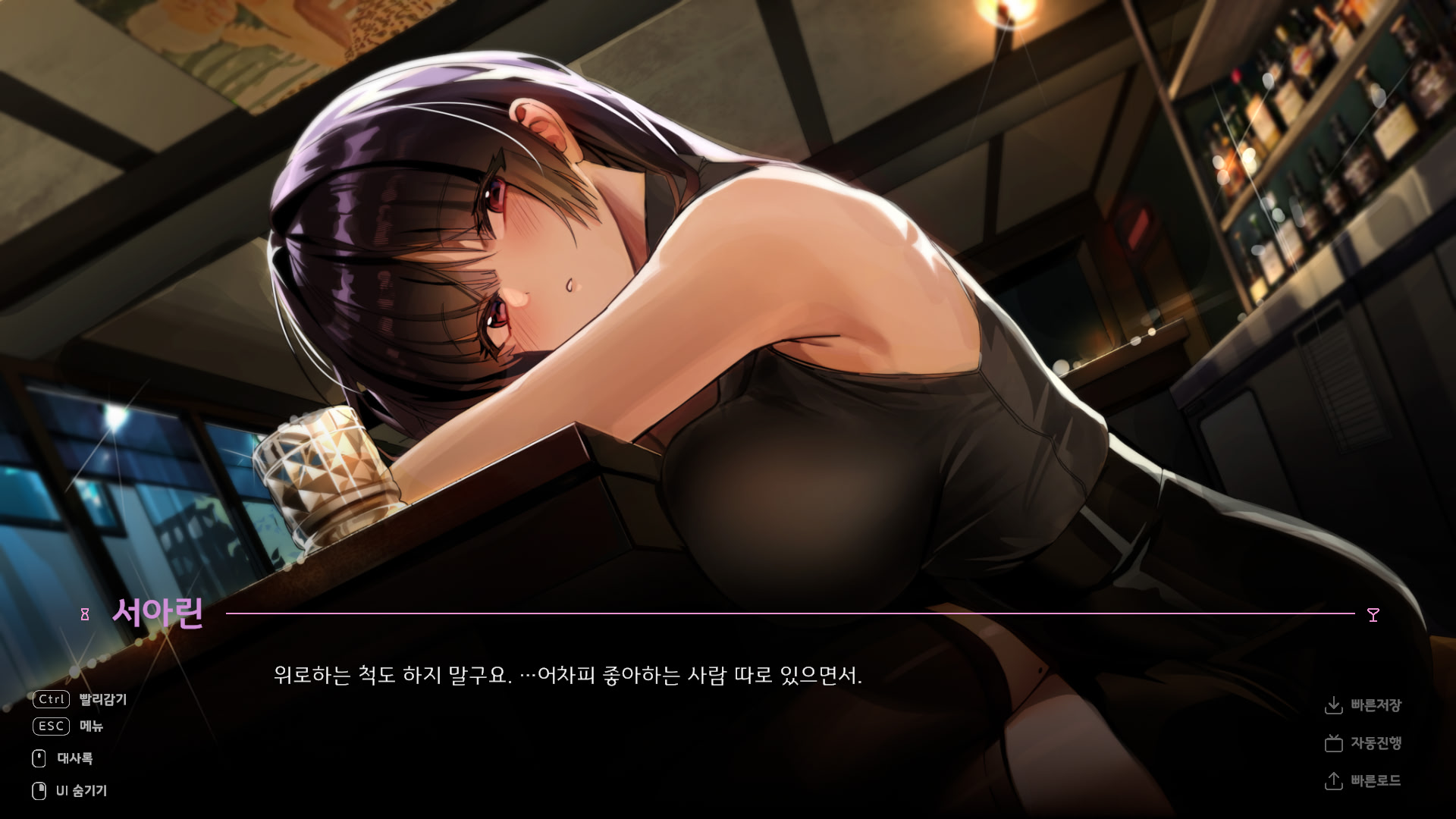Click the 자동진행 auto-advance TV icon
1456x819 pixels.
1335,744
